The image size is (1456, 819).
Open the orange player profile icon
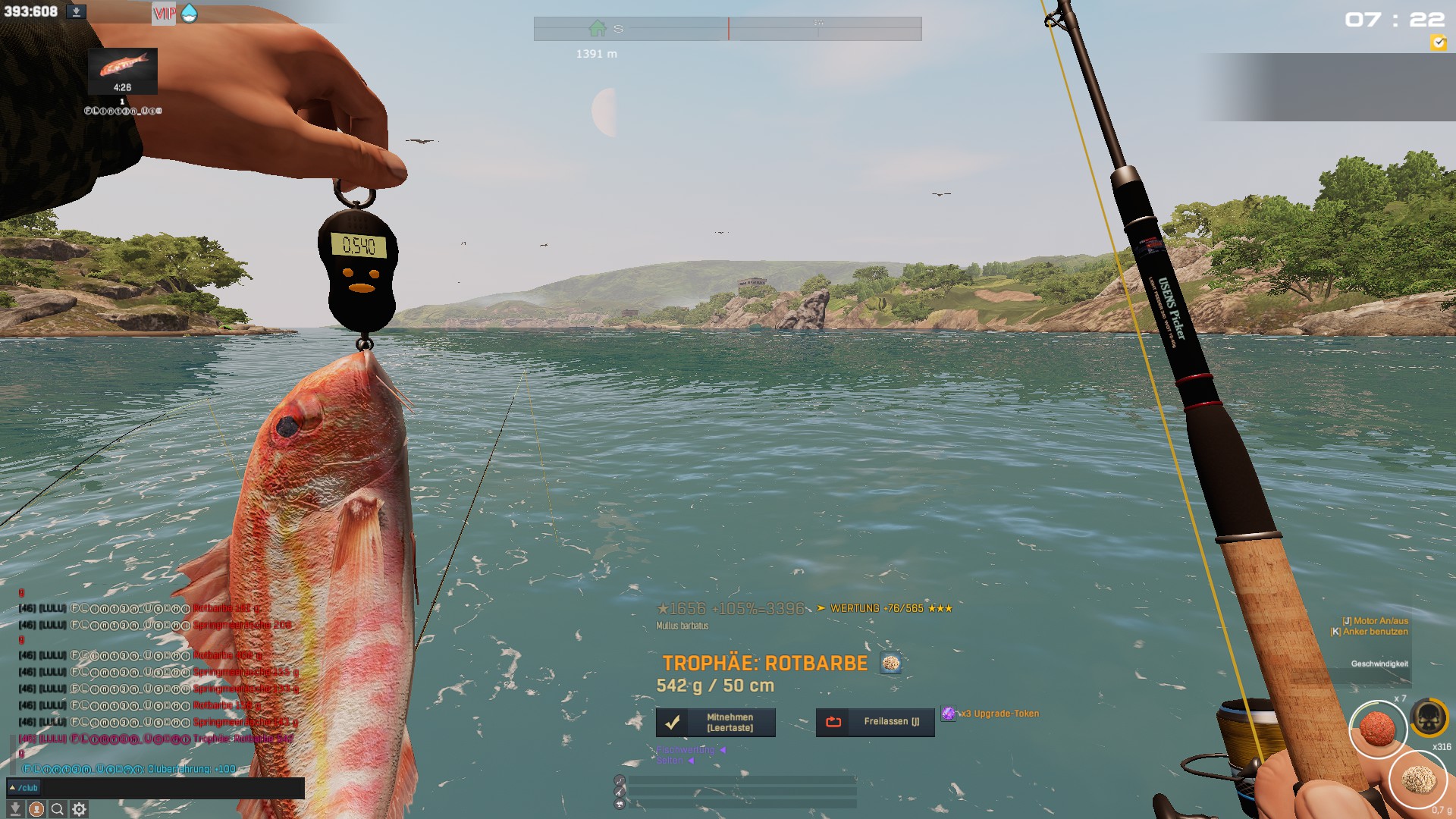36,809
